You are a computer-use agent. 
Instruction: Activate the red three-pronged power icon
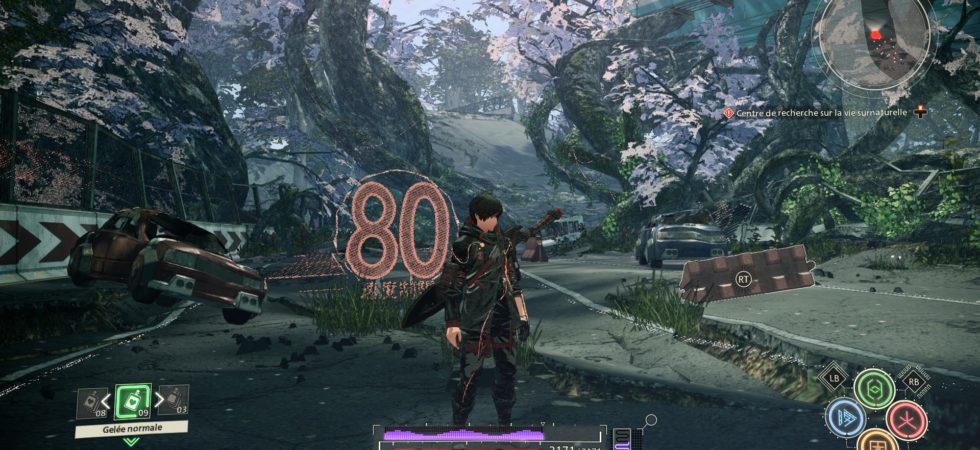coord(906,420)
